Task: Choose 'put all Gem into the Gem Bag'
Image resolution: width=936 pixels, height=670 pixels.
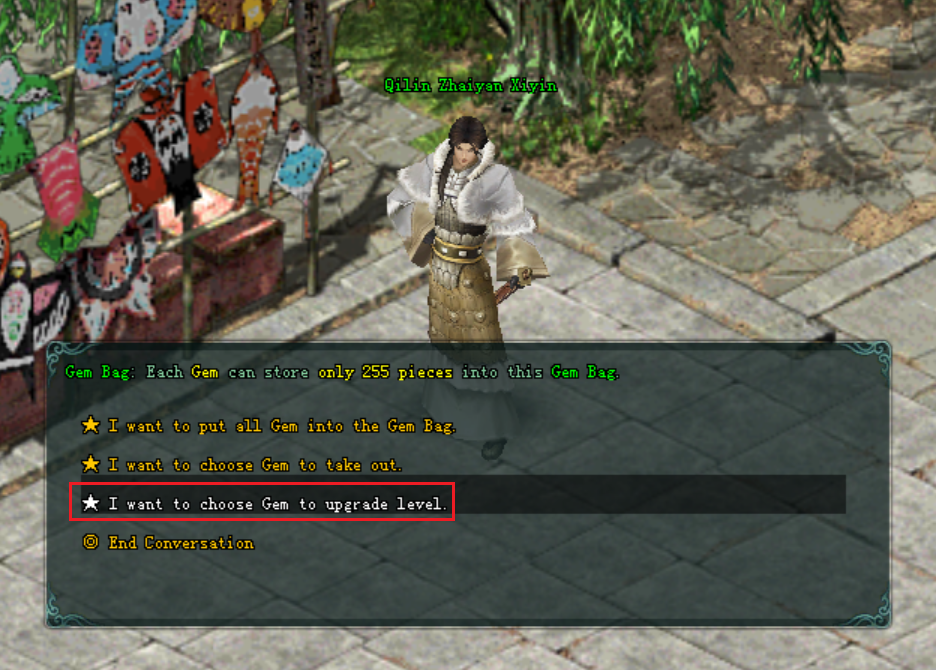Action: pos(281,426)
